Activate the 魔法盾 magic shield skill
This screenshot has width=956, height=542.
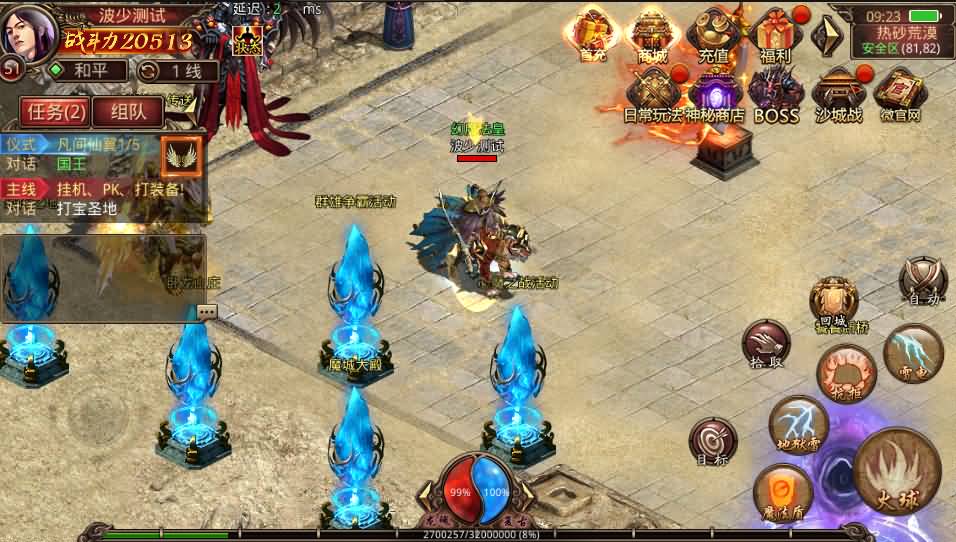coord(783,494)
